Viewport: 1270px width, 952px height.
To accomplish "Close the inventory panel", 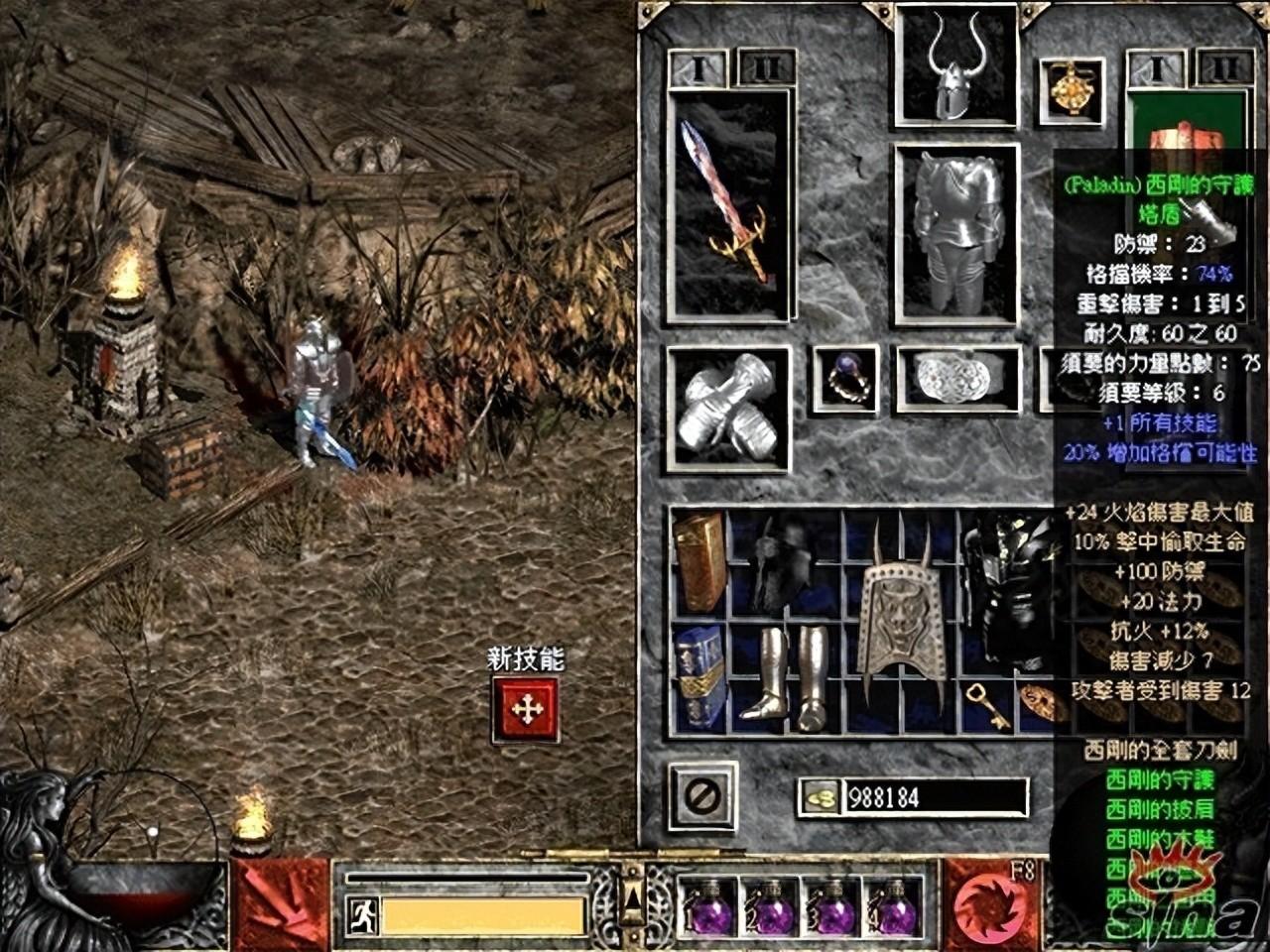I will point(702,795).
